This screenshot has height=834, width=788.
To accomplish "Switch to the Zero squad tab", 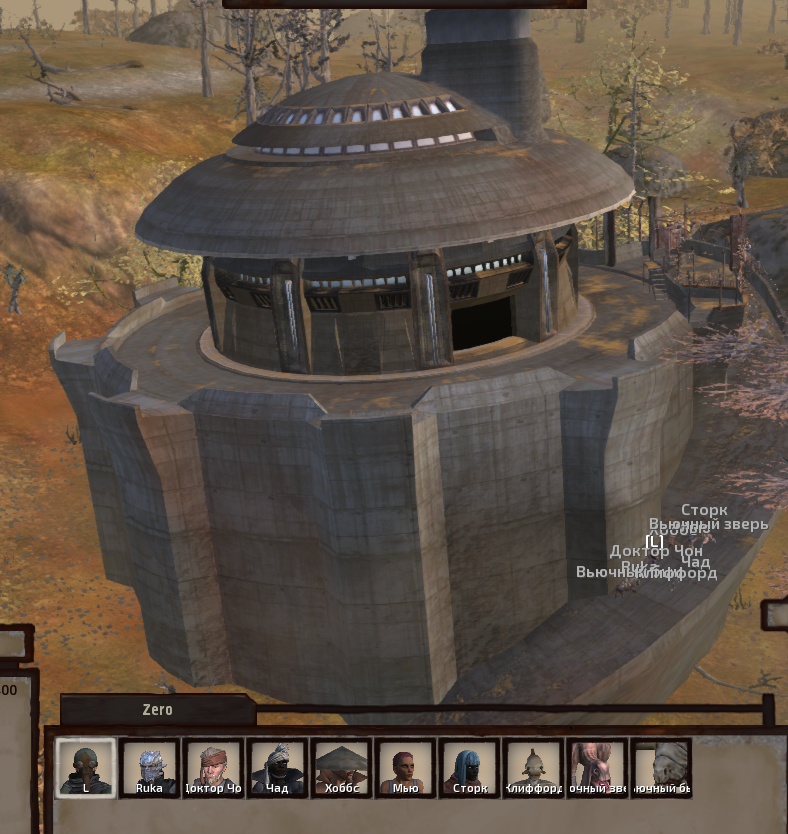I will point(157,710).
